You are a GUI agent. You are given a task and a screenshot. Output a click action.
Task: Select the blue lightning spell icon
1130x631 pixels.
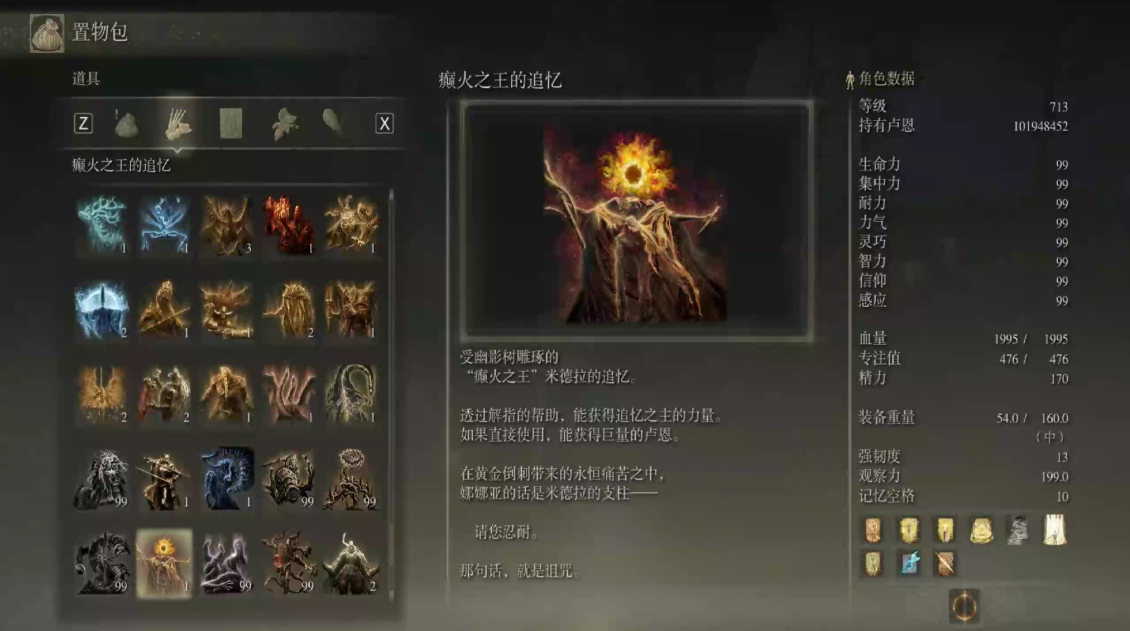tap(909, 563)
